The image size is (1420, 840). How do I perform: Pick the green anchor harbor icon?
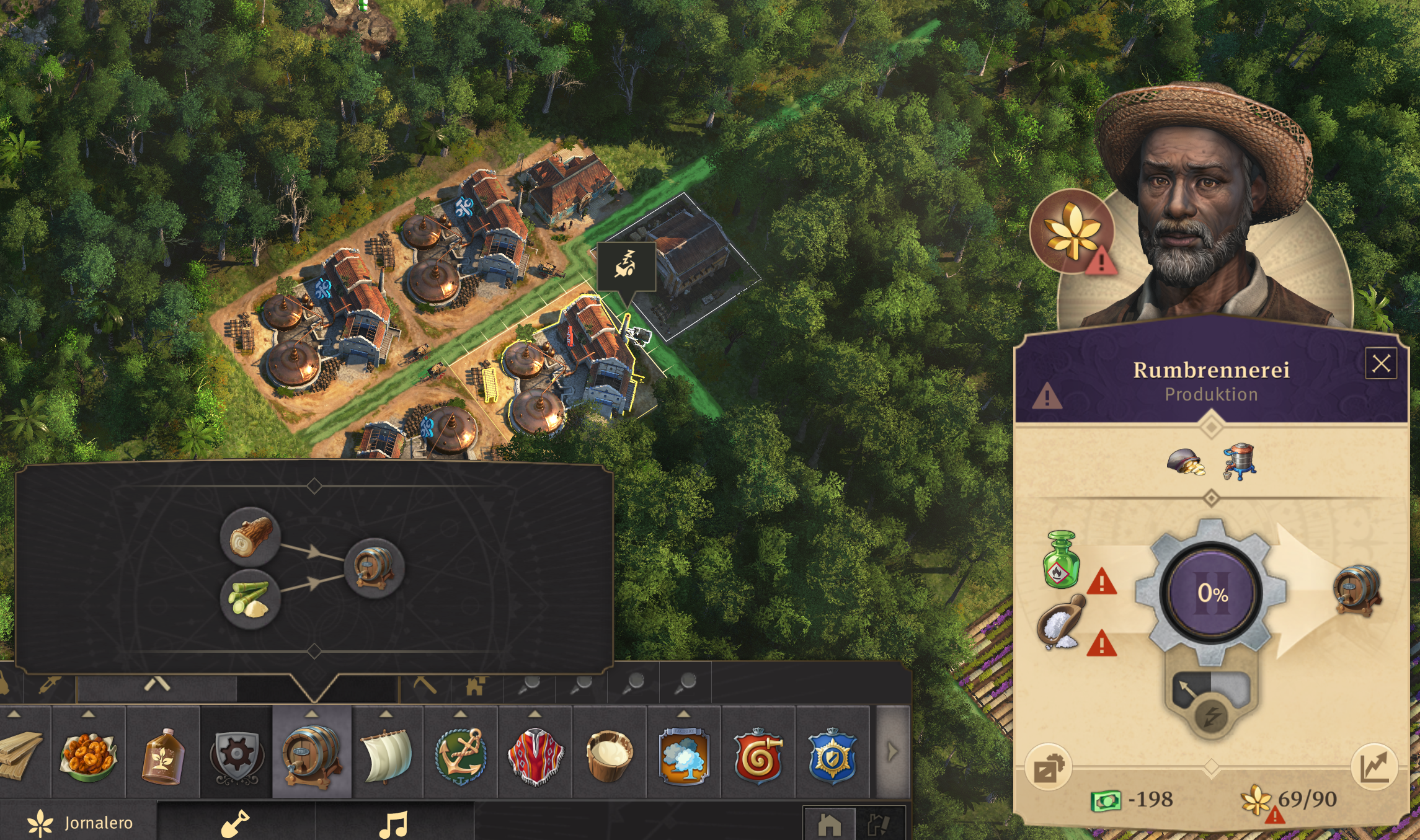tap(460, 754)
